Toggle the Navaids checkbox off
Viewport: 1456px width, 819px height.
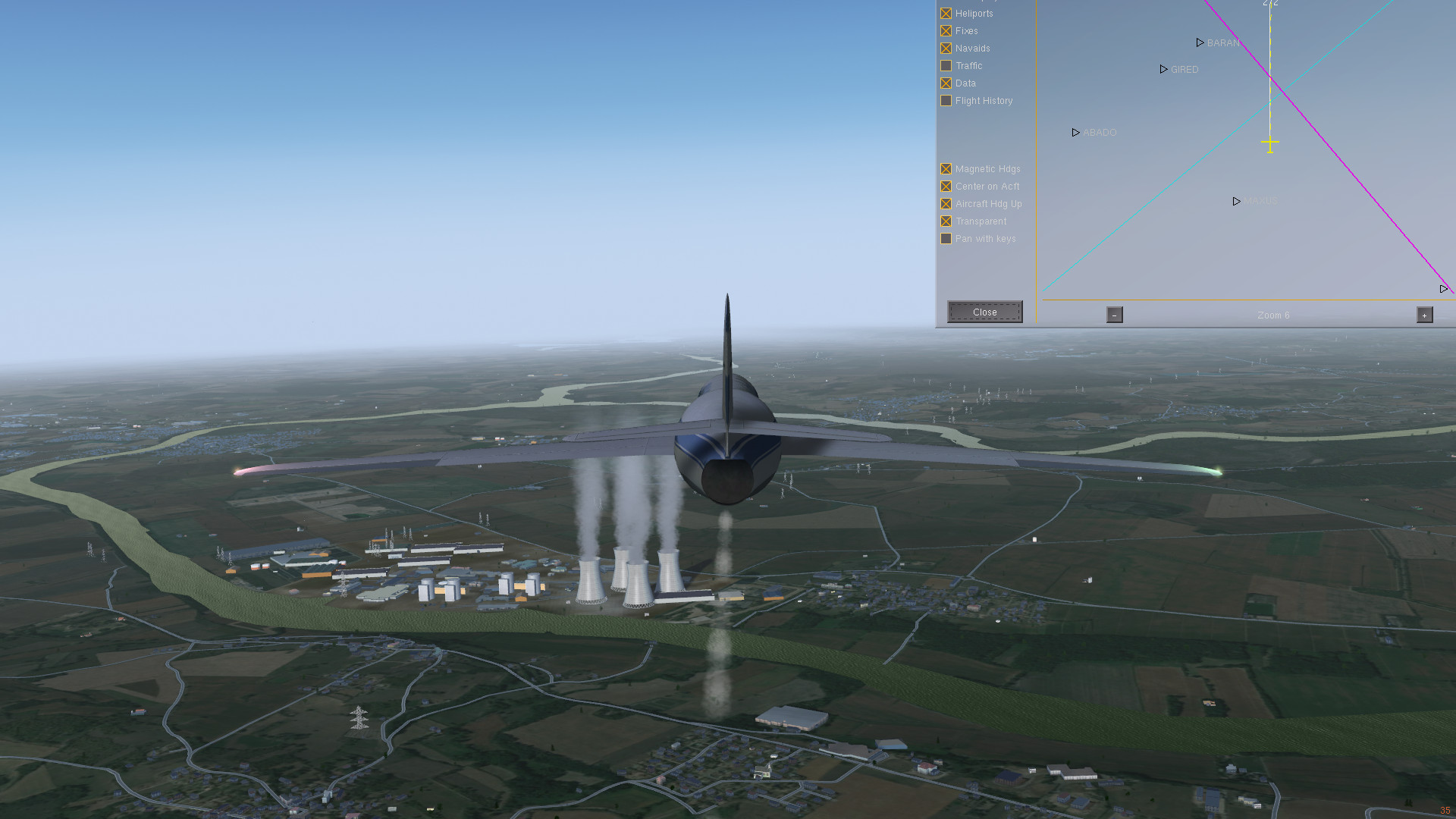[x=946, y=48]
